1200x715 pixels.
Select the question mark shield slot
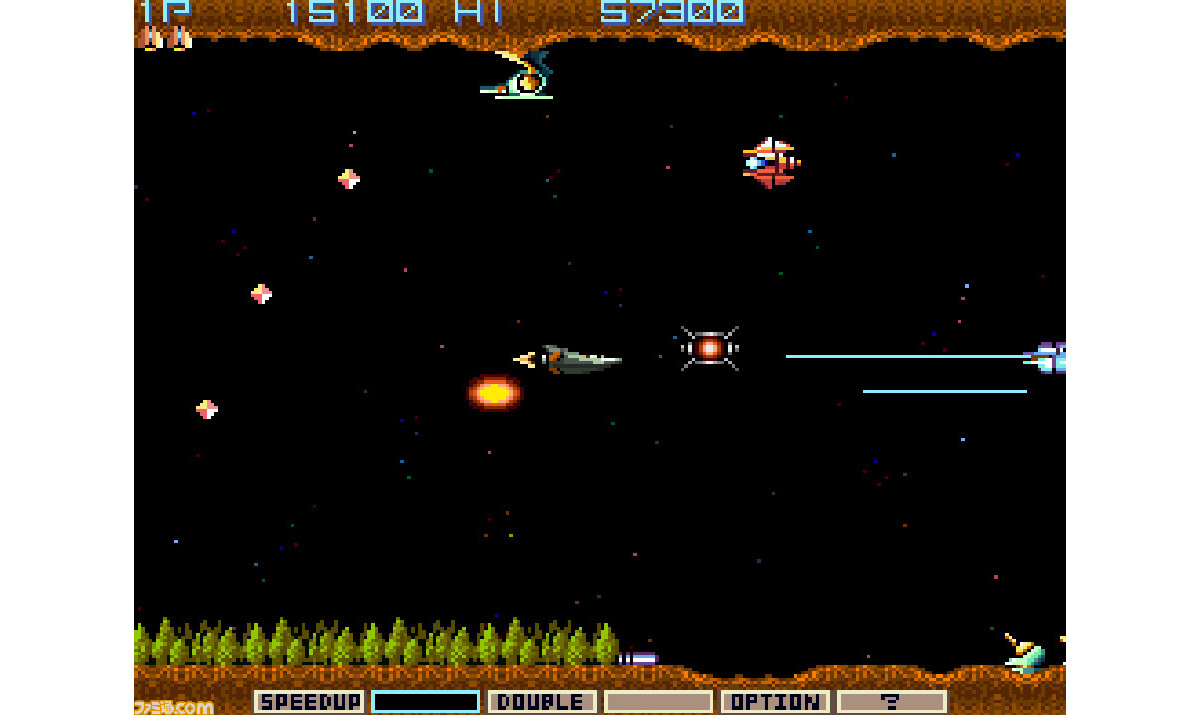click(891, 702)
